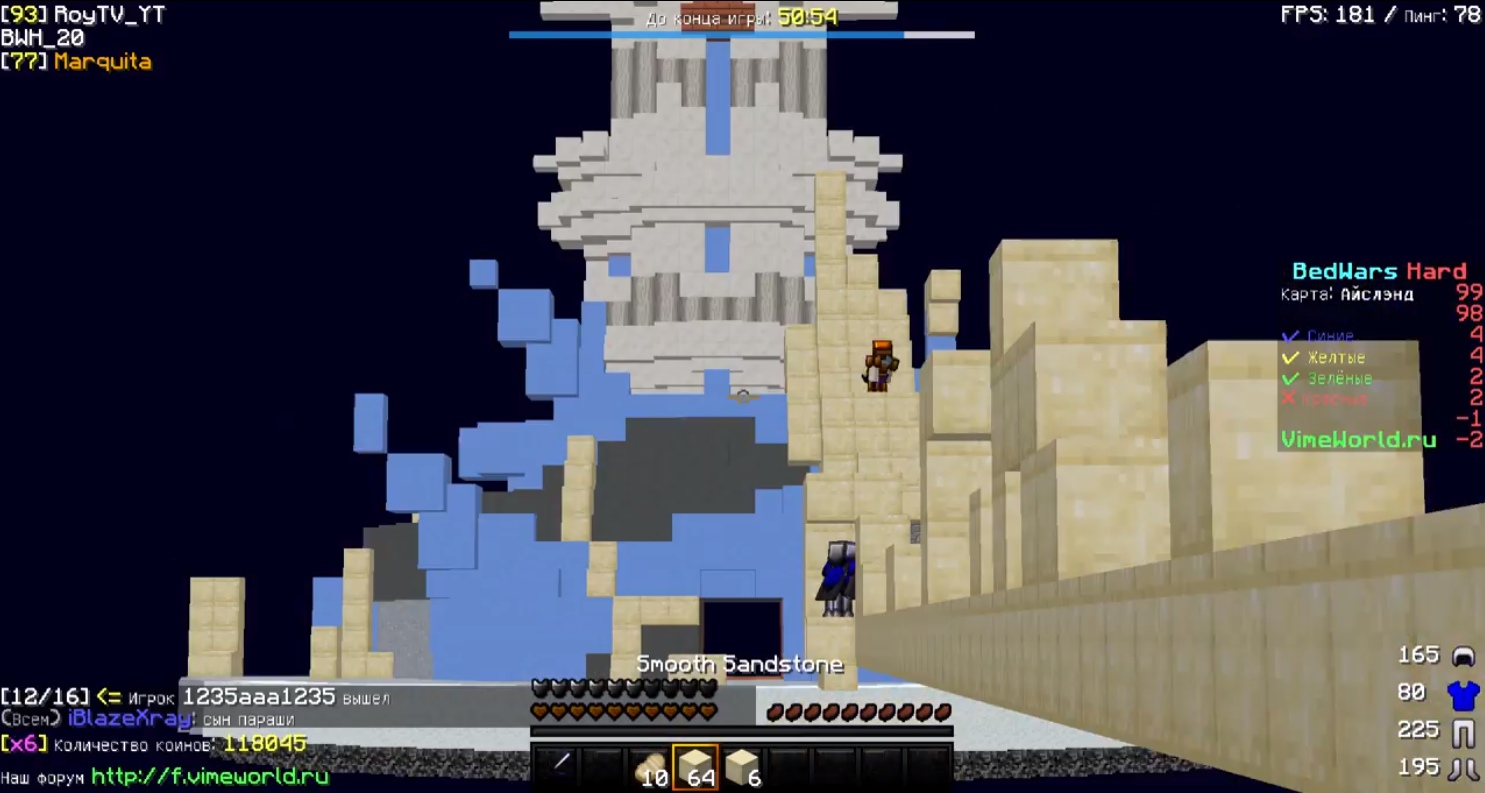
Task: Open the f.vimeworld.ru forum link
Action: [210, 776]
